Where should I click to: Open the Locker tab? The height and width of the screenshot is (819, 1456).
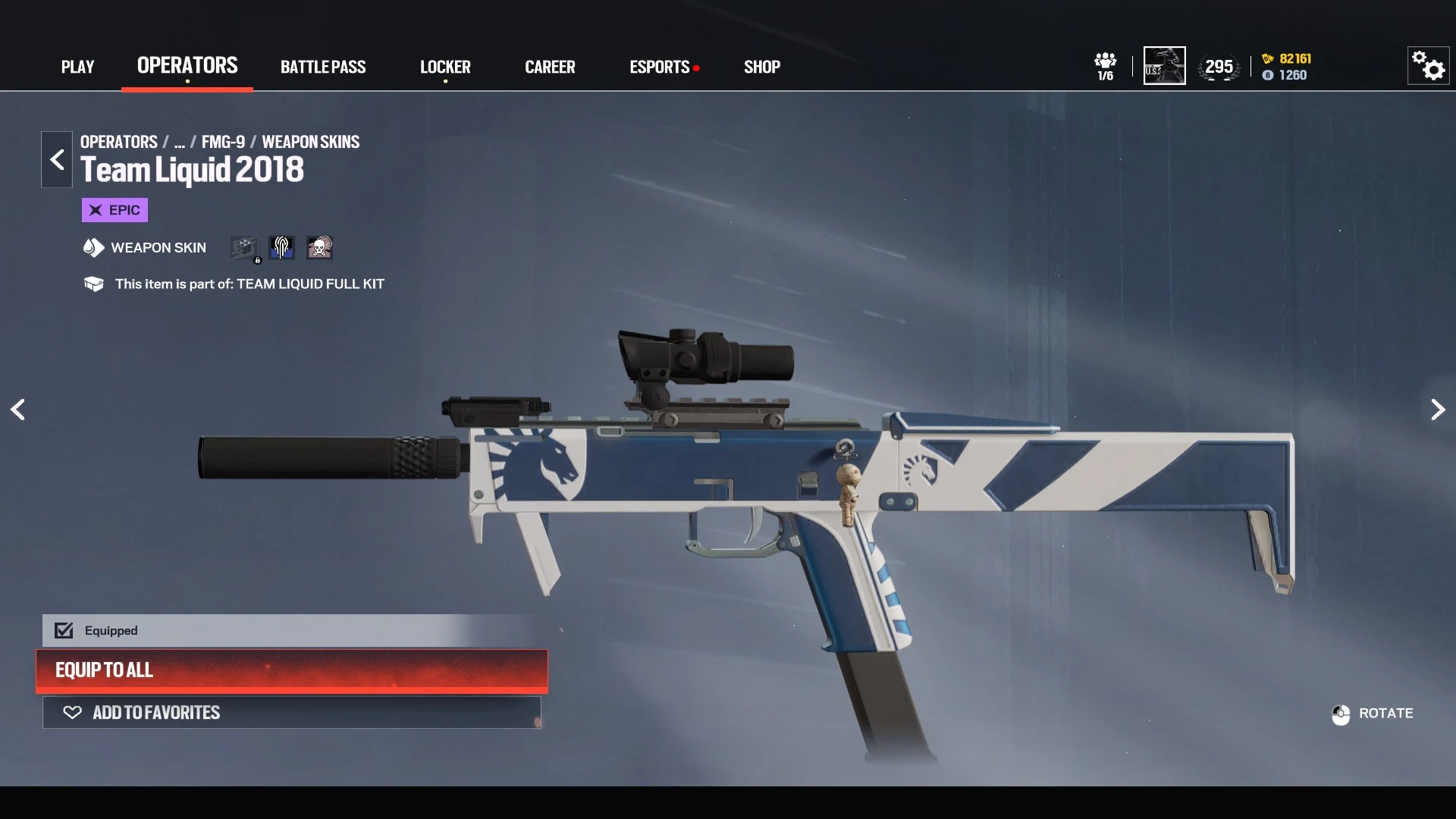tap(445, 67)
